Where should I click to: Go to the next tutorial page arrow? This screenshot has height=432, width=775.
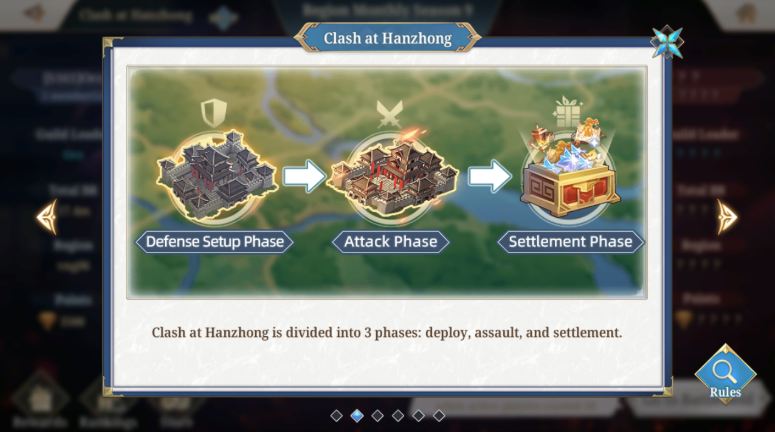click(x=727, y=216)
